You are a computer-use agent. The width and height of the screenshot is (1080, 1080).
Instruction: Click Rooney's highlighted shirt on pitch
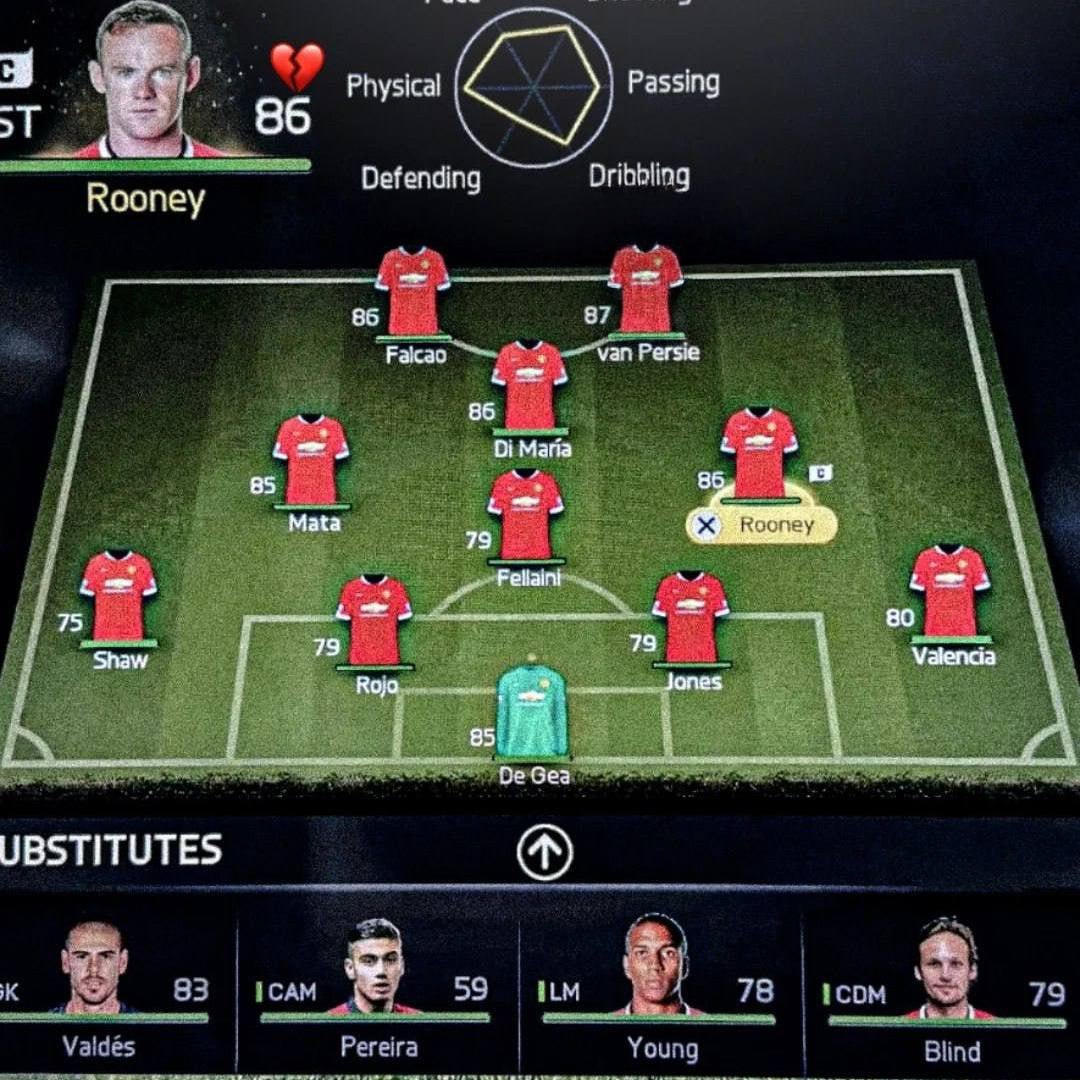[759, 453]
